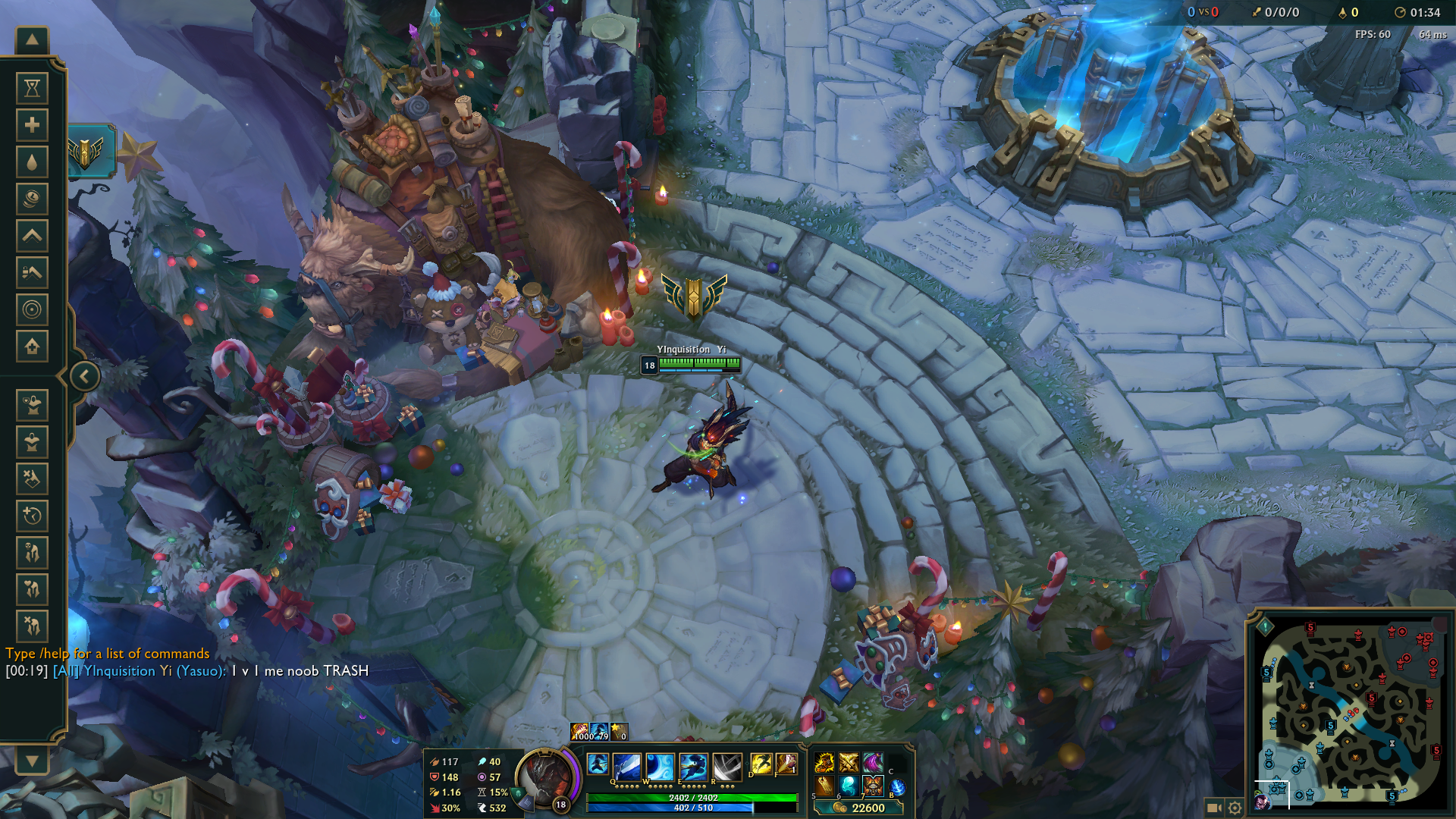The image size is (1456, 819).
Task: Click the teleport-to-cursor target icon
Action: (x=32, y=306)
